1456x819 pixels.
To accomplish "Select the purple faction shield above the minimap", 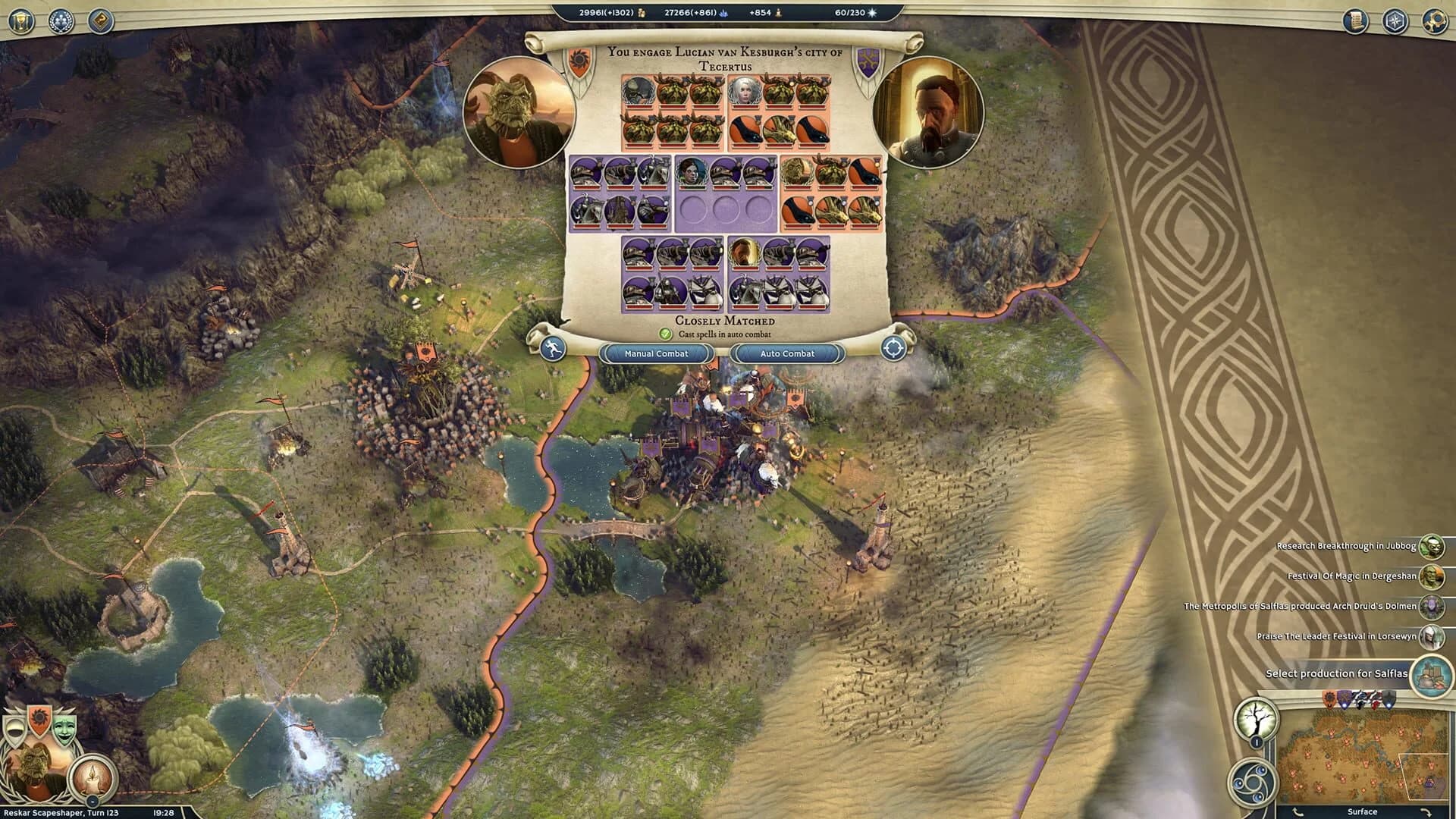I will pos(1344,698).
